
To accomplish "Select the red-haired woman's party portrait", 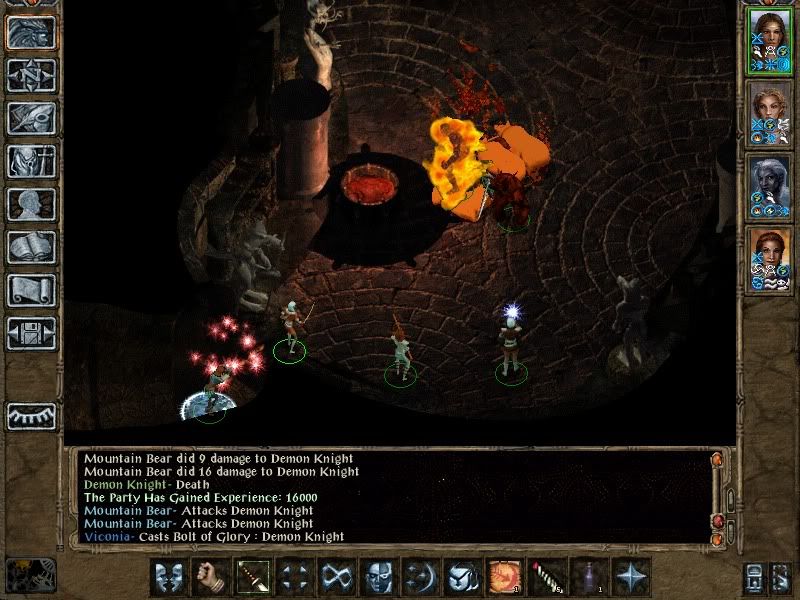I will coord(769,261).
